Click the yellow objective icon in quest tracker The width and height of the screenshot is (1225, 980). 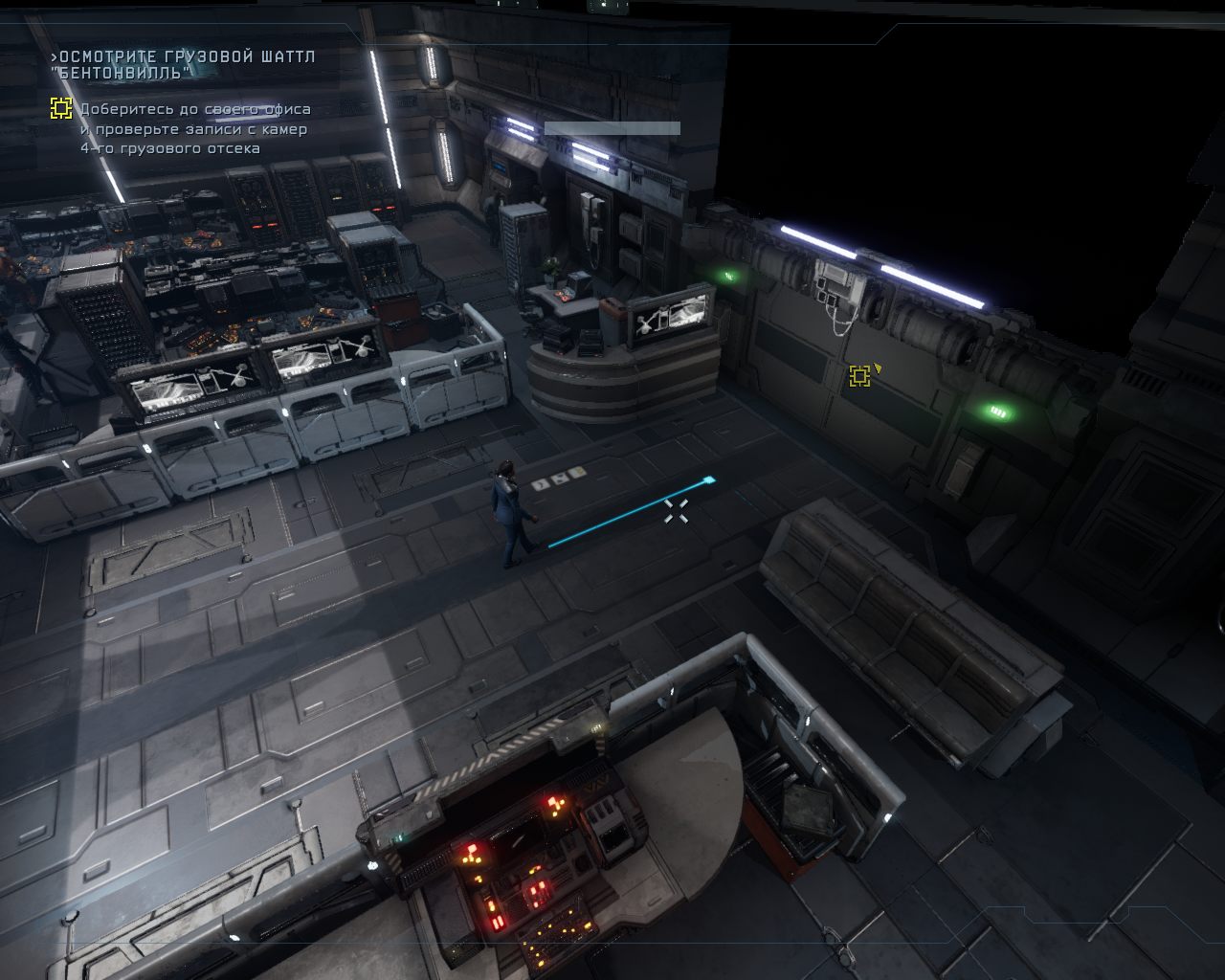(61, 108)
